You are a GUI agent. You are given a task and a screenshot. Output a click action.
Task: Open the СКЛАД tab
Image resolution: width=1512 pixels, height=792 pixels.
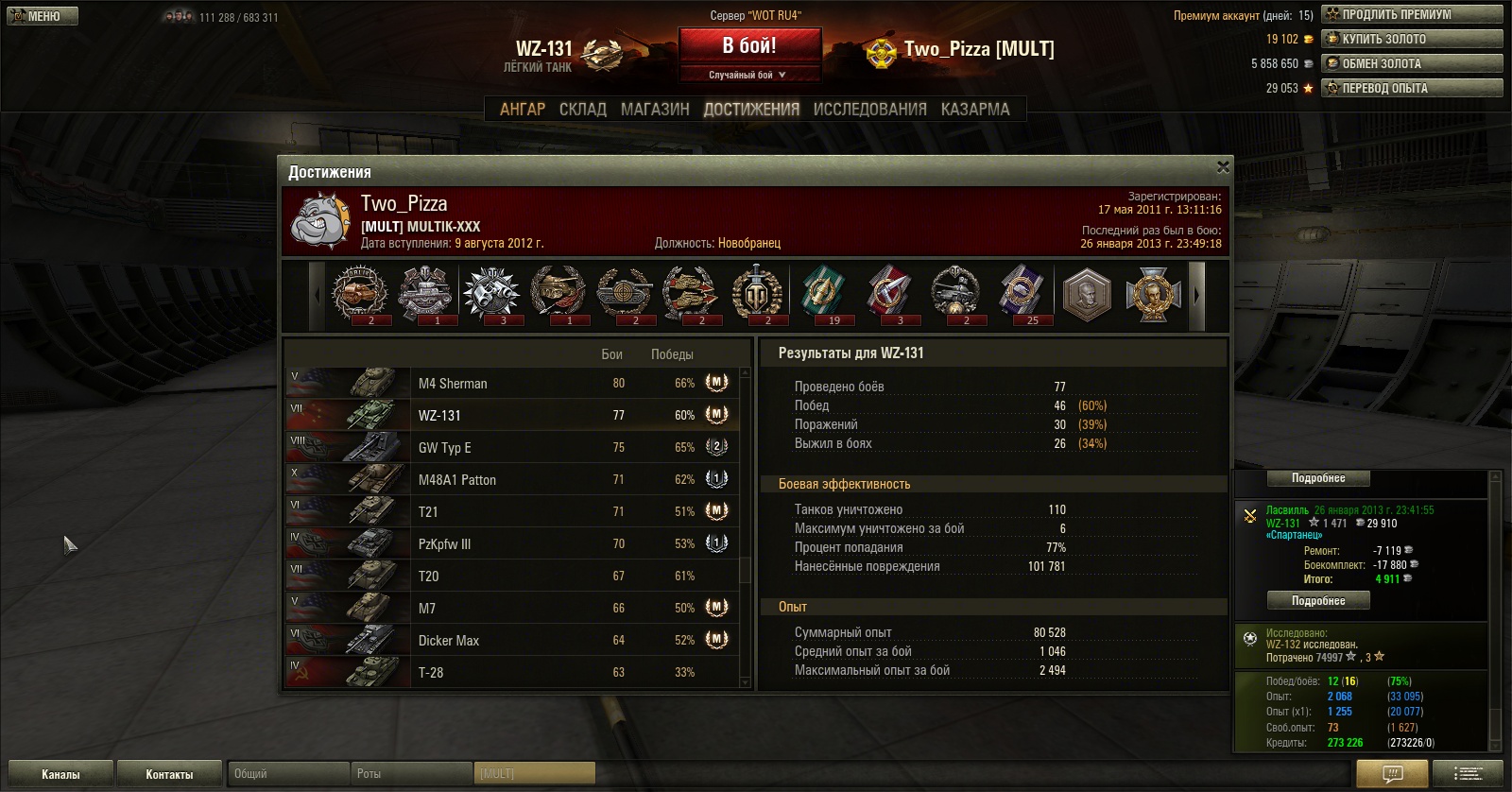(583, 110)
